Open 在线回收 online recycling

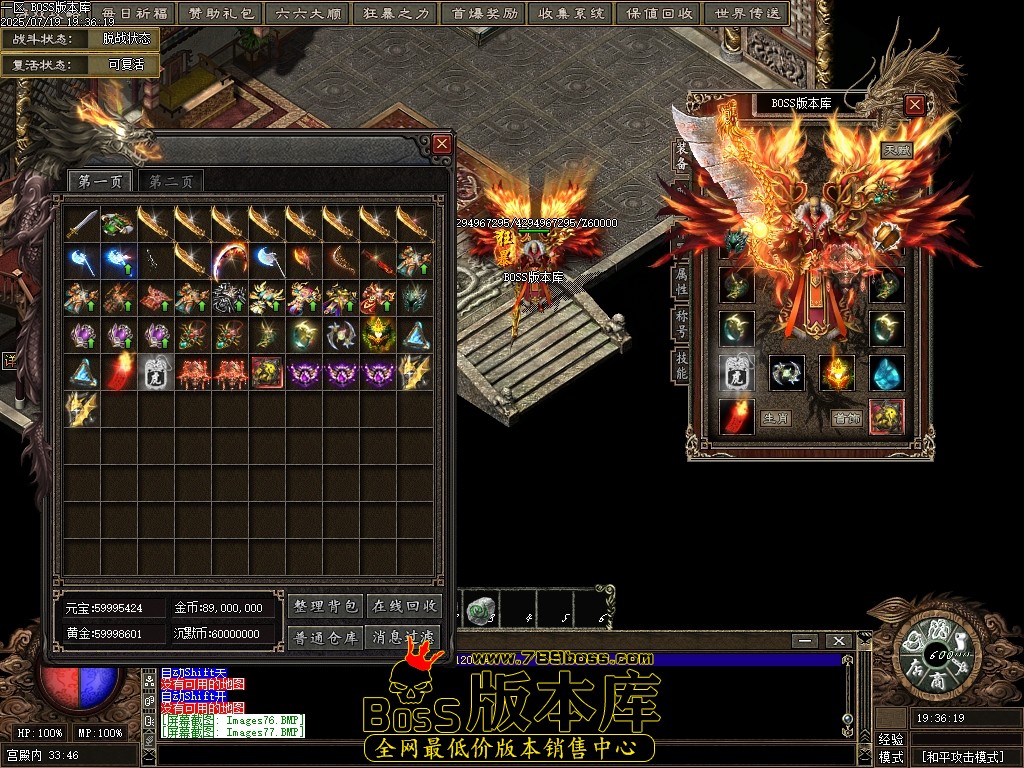[x=403, y=606]
